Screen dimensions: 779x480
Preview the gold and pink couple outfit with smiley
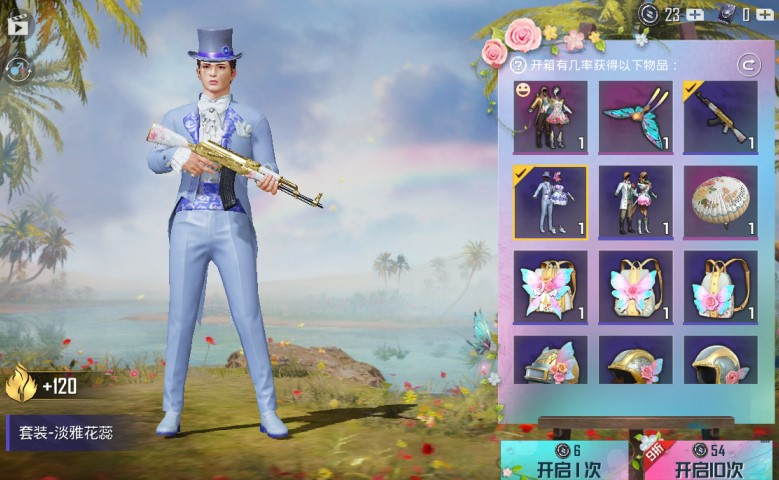coord(550,117)
